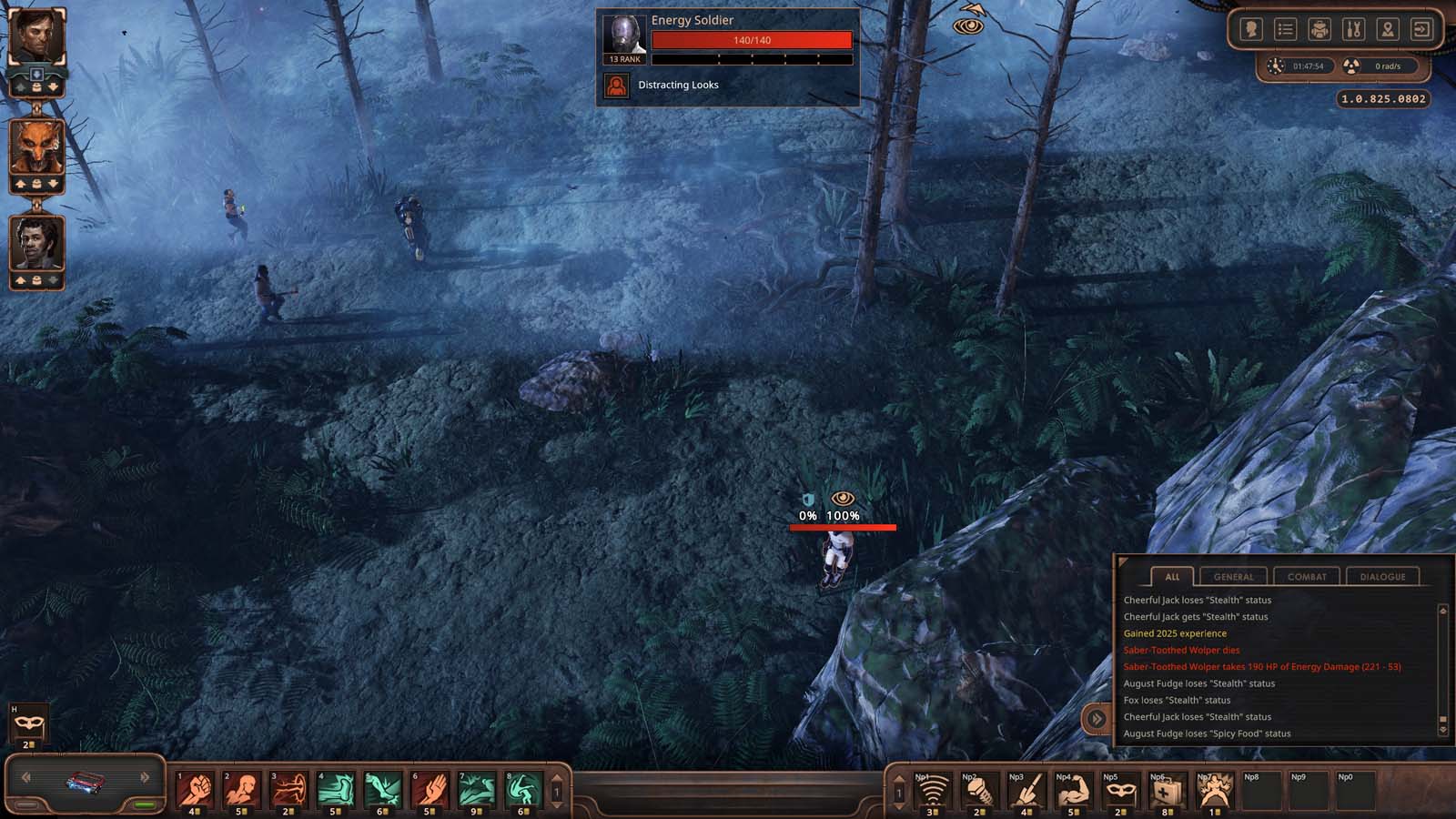Click the shield indicator showing 0%

[805, 499]
